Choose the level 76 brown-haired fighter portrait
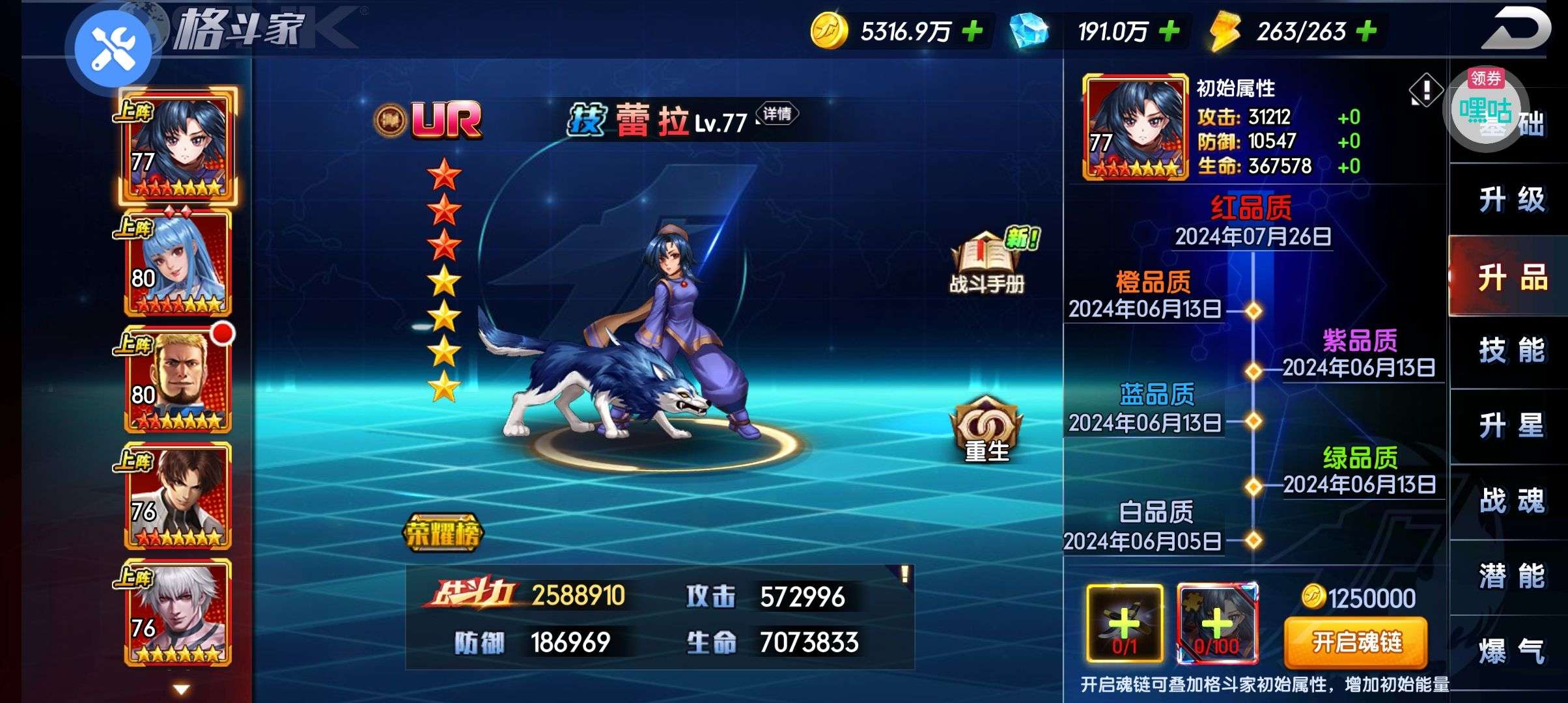The height and width of the screenshot is (703, 1568). 178,496
